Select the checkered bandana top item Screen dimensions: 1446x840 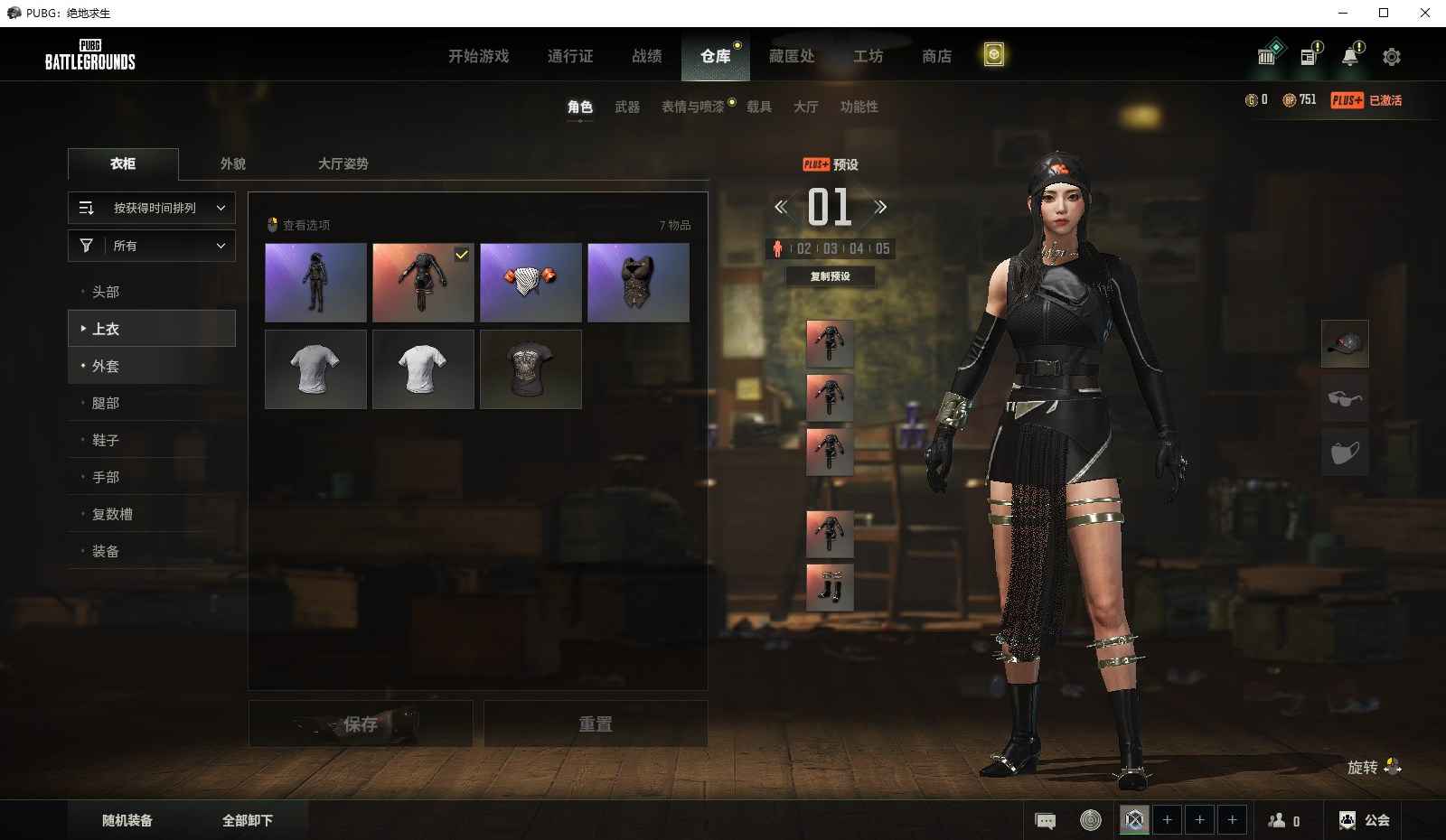(x=531, y=282)
